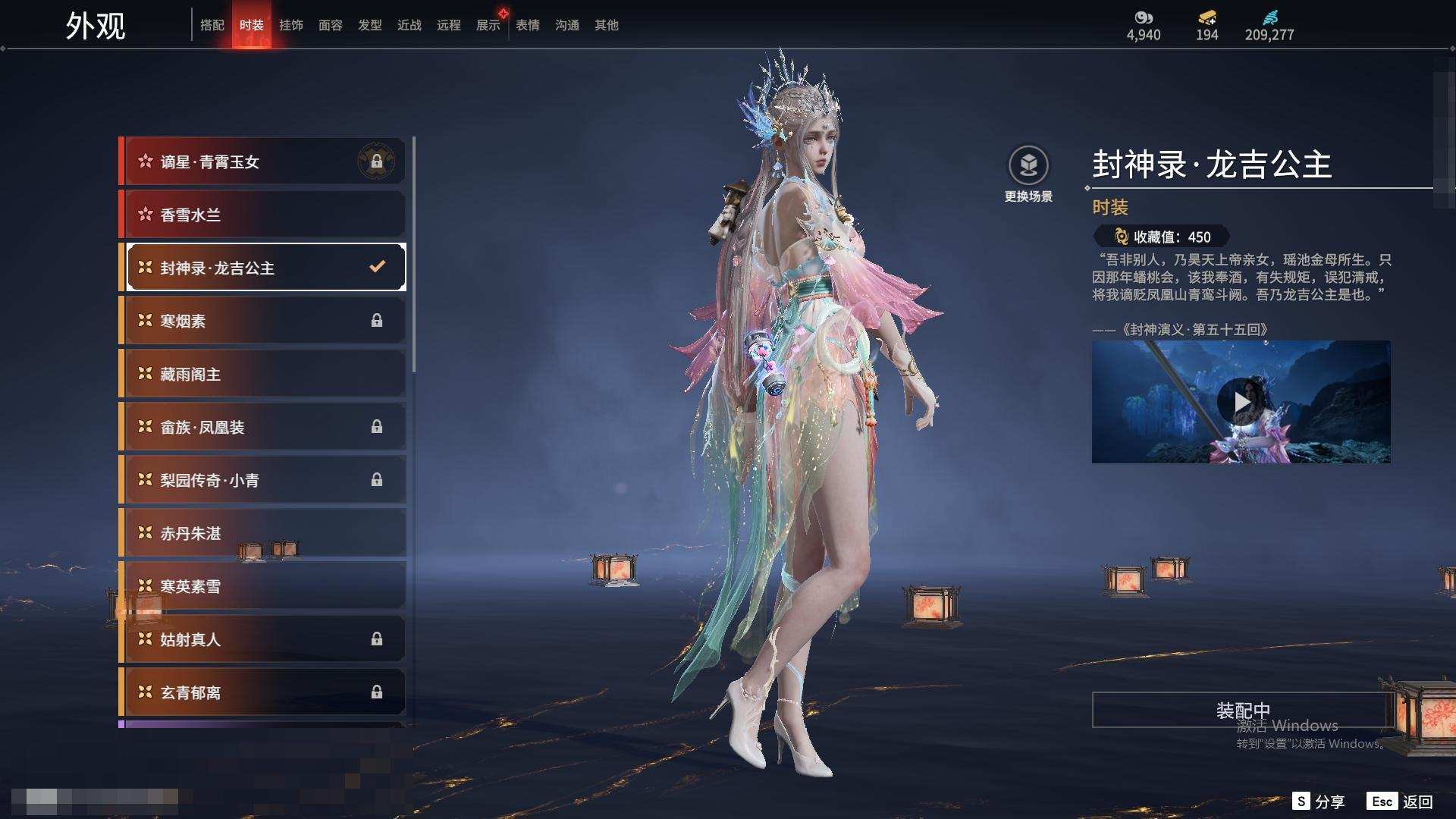Switch to the 搭配 tab
The height and width of the screenshot is (819, 1456).
(212, 25)
